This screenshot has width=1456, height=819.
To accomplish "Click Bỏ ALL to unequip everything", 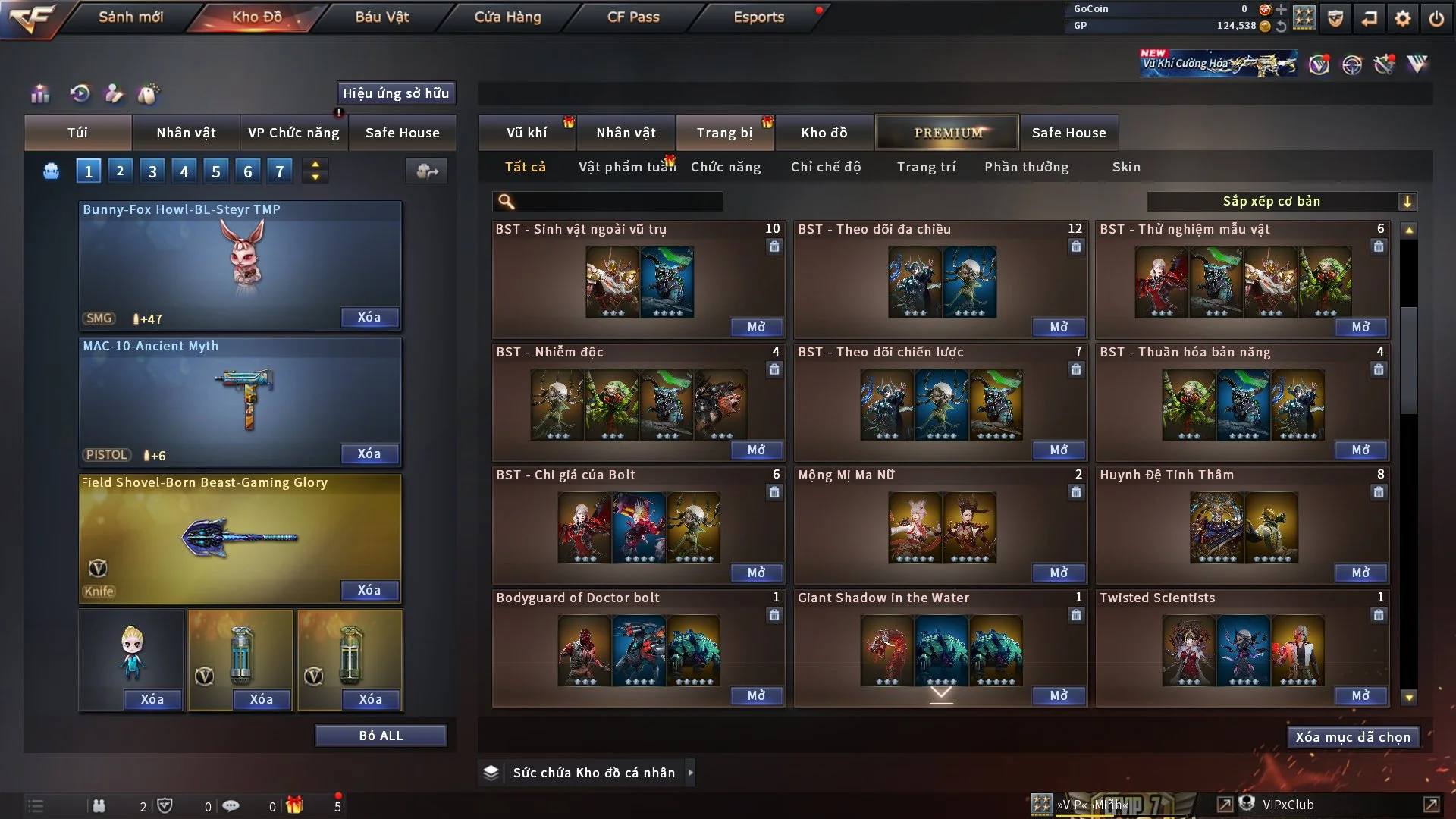I will coord(381,736).
